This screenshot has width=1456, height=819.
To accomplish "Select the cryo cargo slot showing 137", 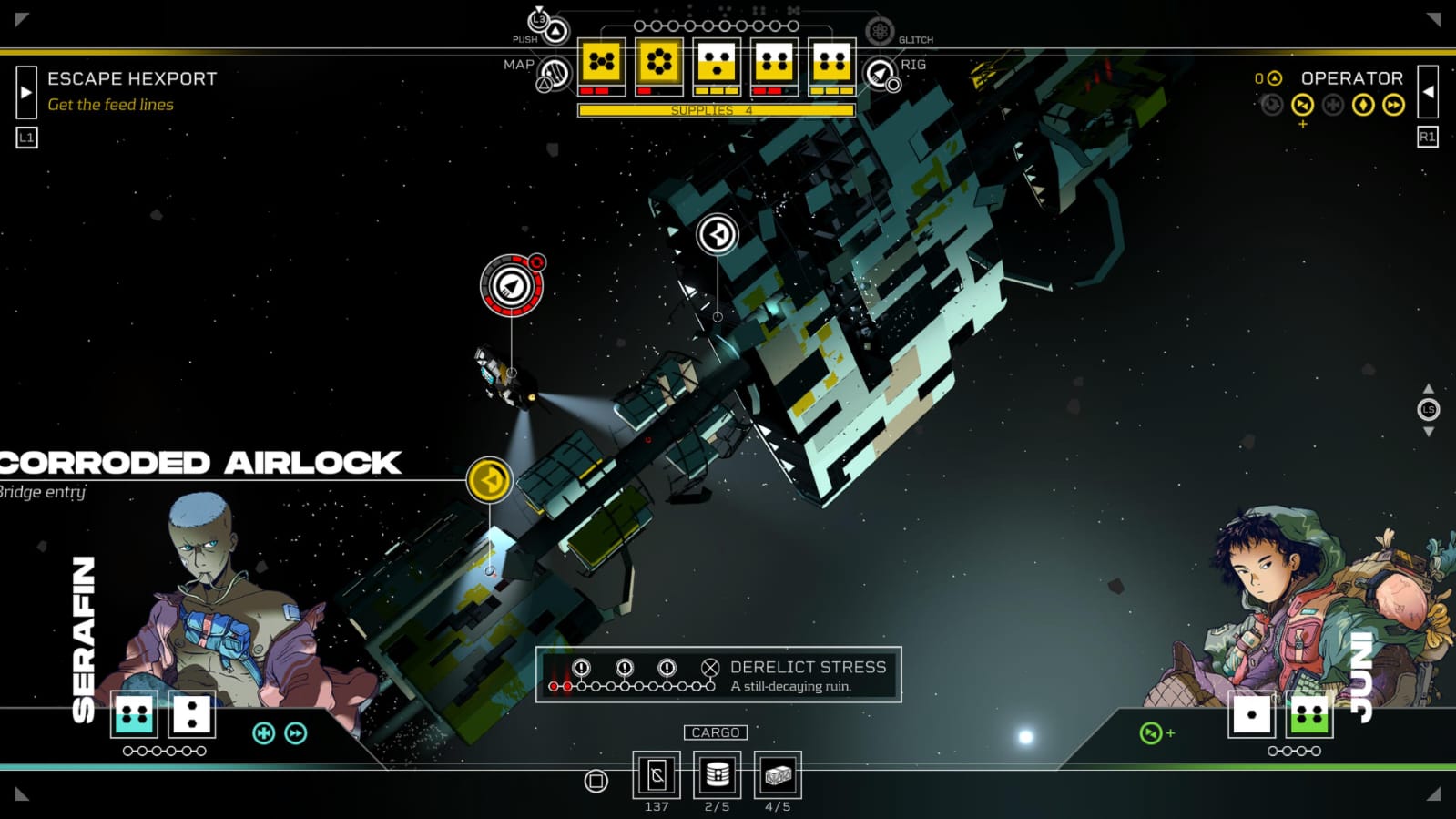I will pos(657,775).
